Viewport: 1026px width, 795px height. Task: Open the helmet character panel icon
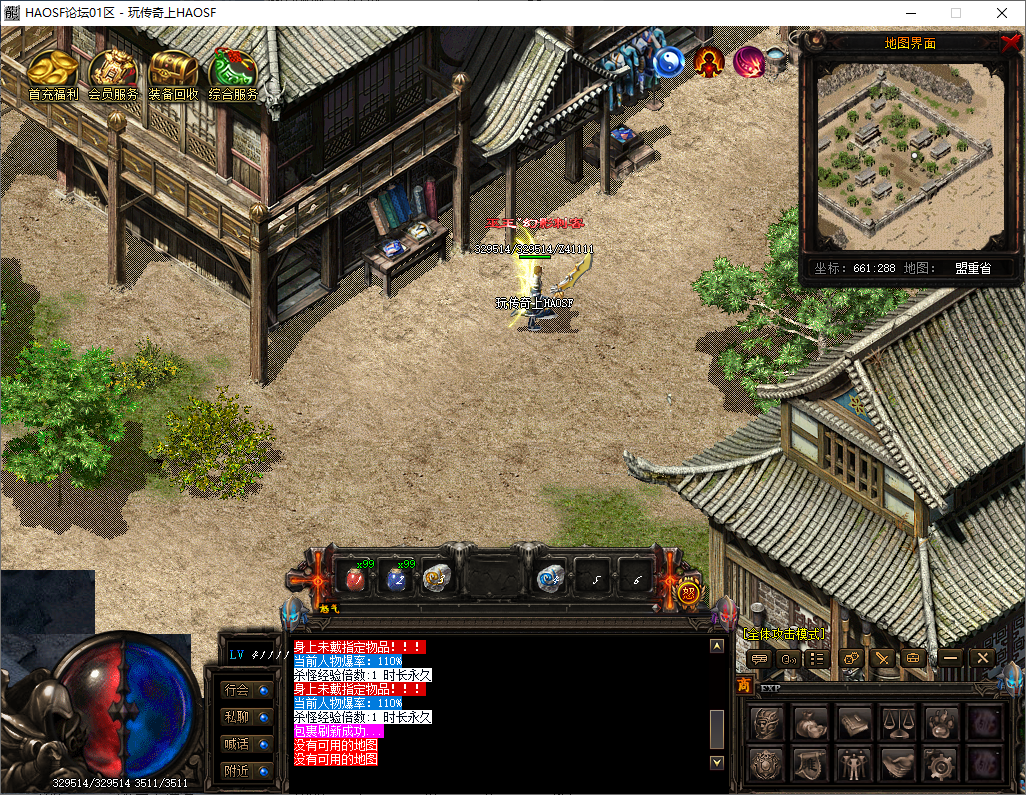(766, 723)
